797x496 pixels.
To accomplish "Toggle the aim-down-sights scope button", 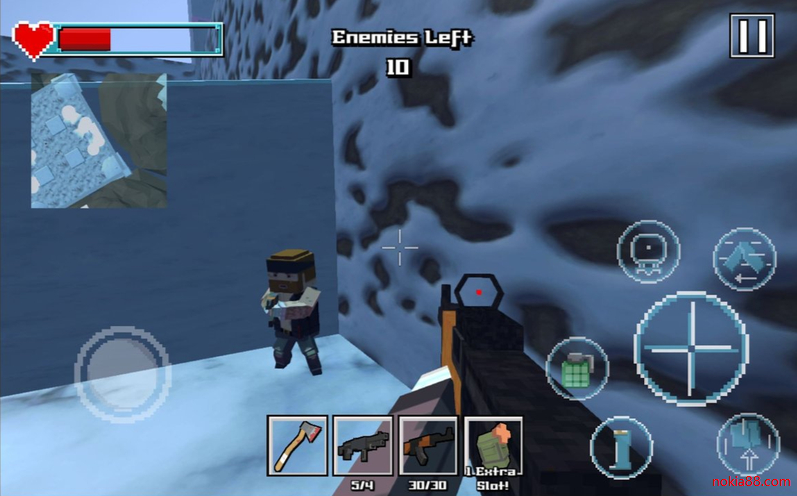I will point(648,254).
